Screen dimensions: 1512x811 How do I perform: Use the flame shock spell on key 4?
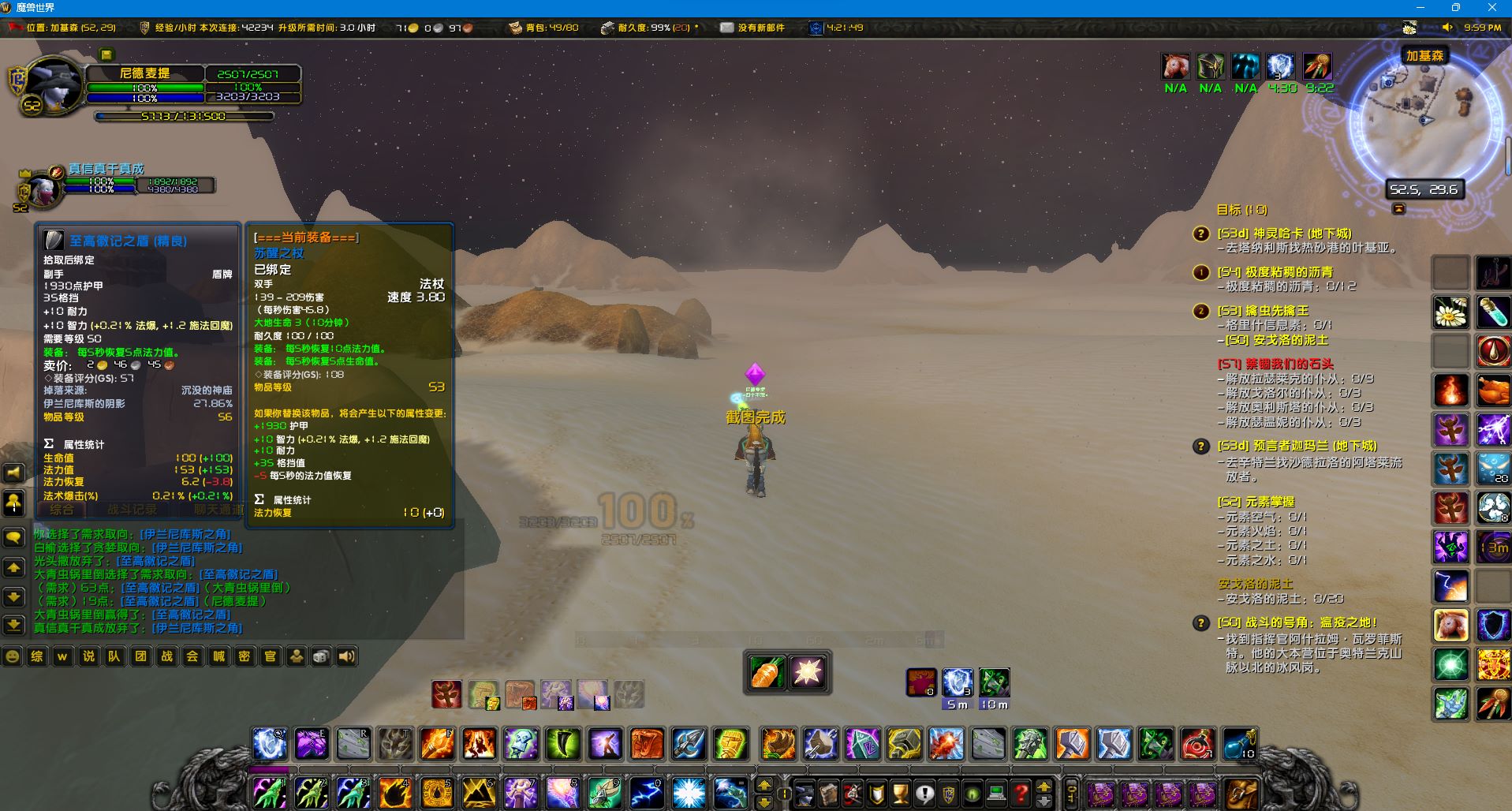(394, 792)
